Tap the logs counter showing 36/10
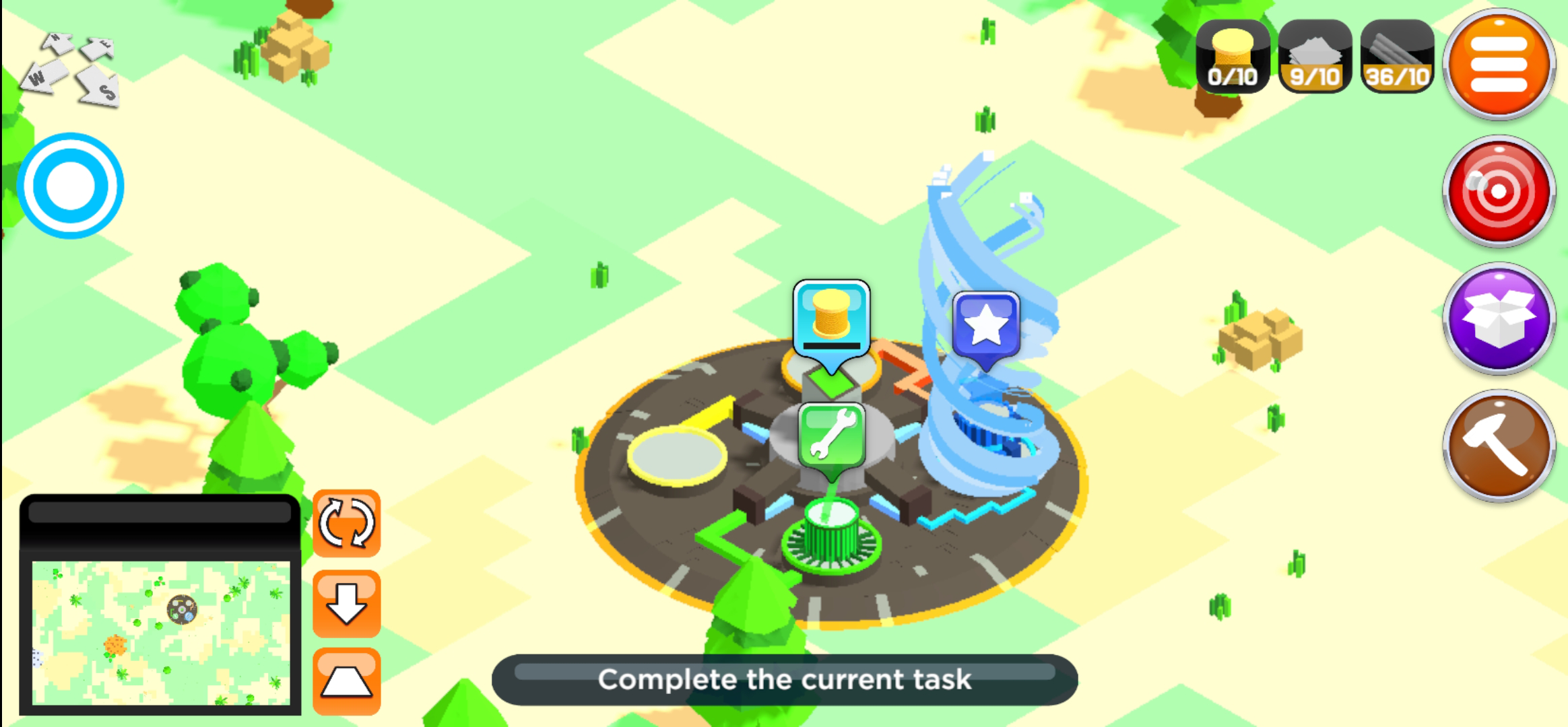1568x727 pixels. click(x=1394, y=57)
